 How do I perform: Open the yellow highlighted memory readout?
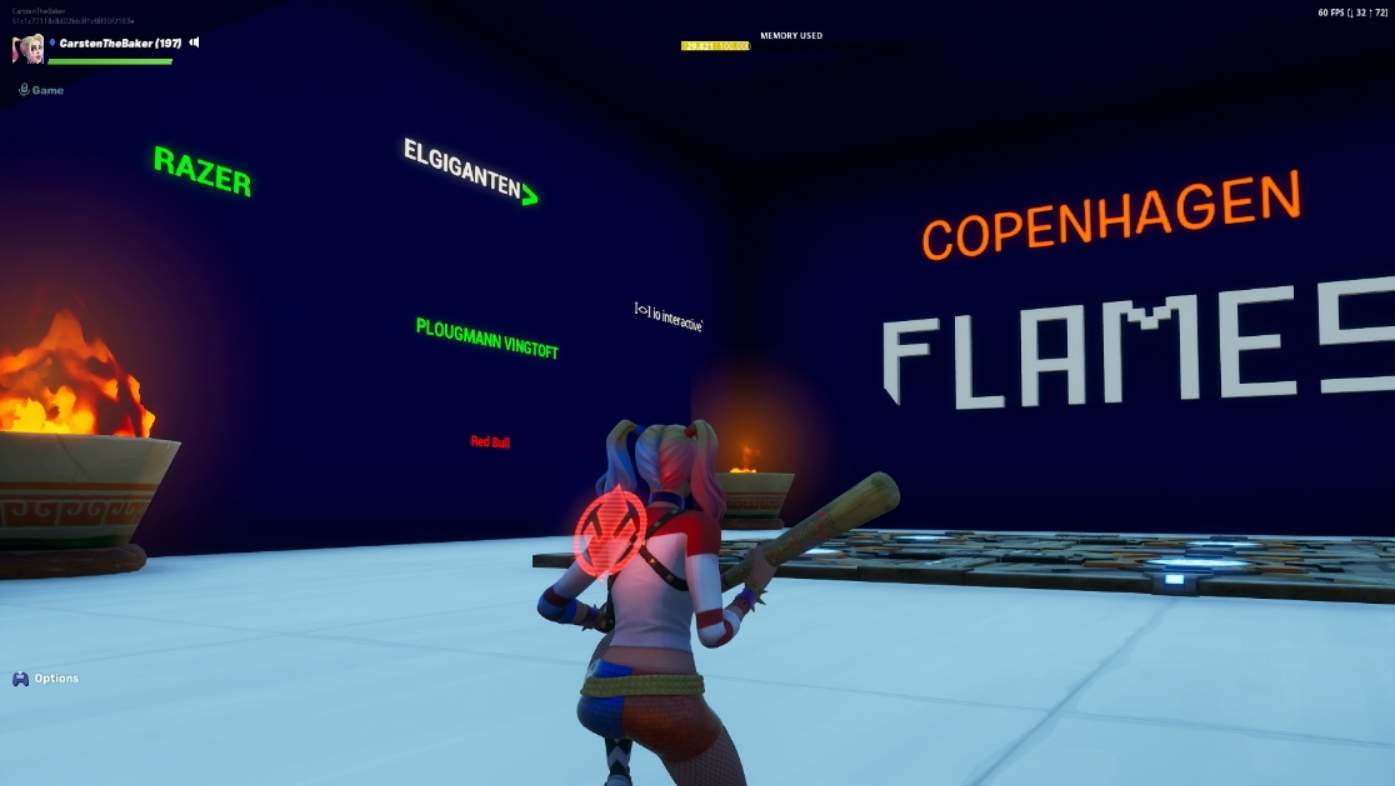pos(714,44)
